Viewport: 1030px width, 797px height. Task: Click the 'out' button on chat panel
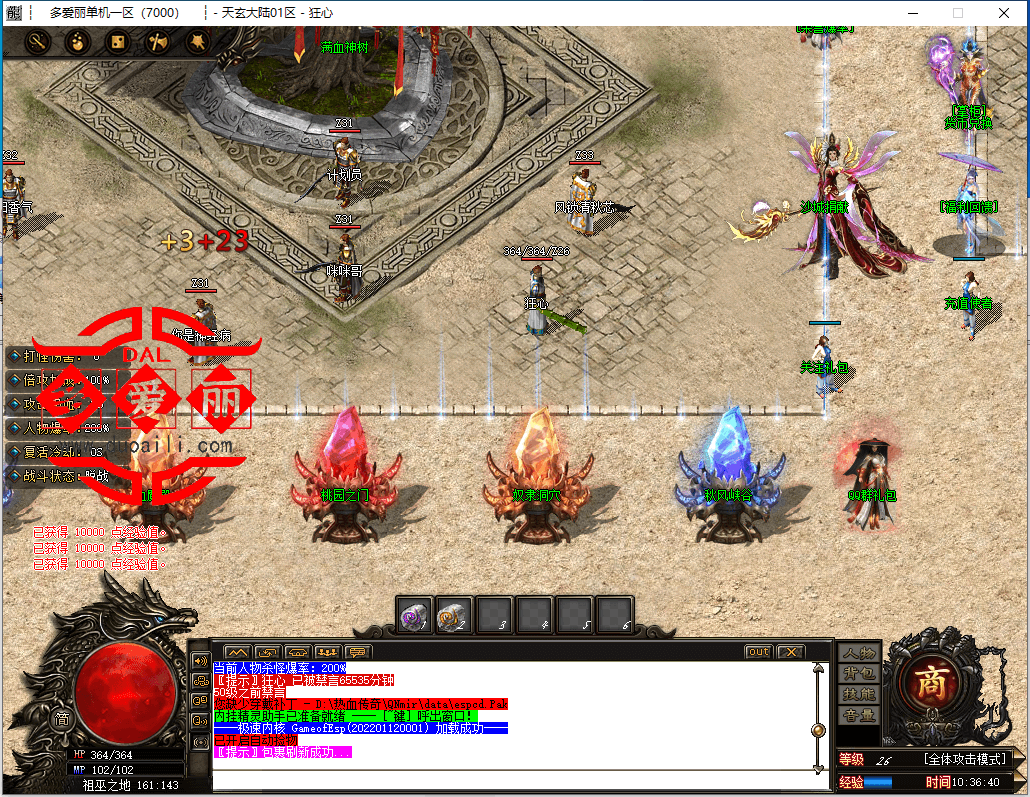(759, 652)
